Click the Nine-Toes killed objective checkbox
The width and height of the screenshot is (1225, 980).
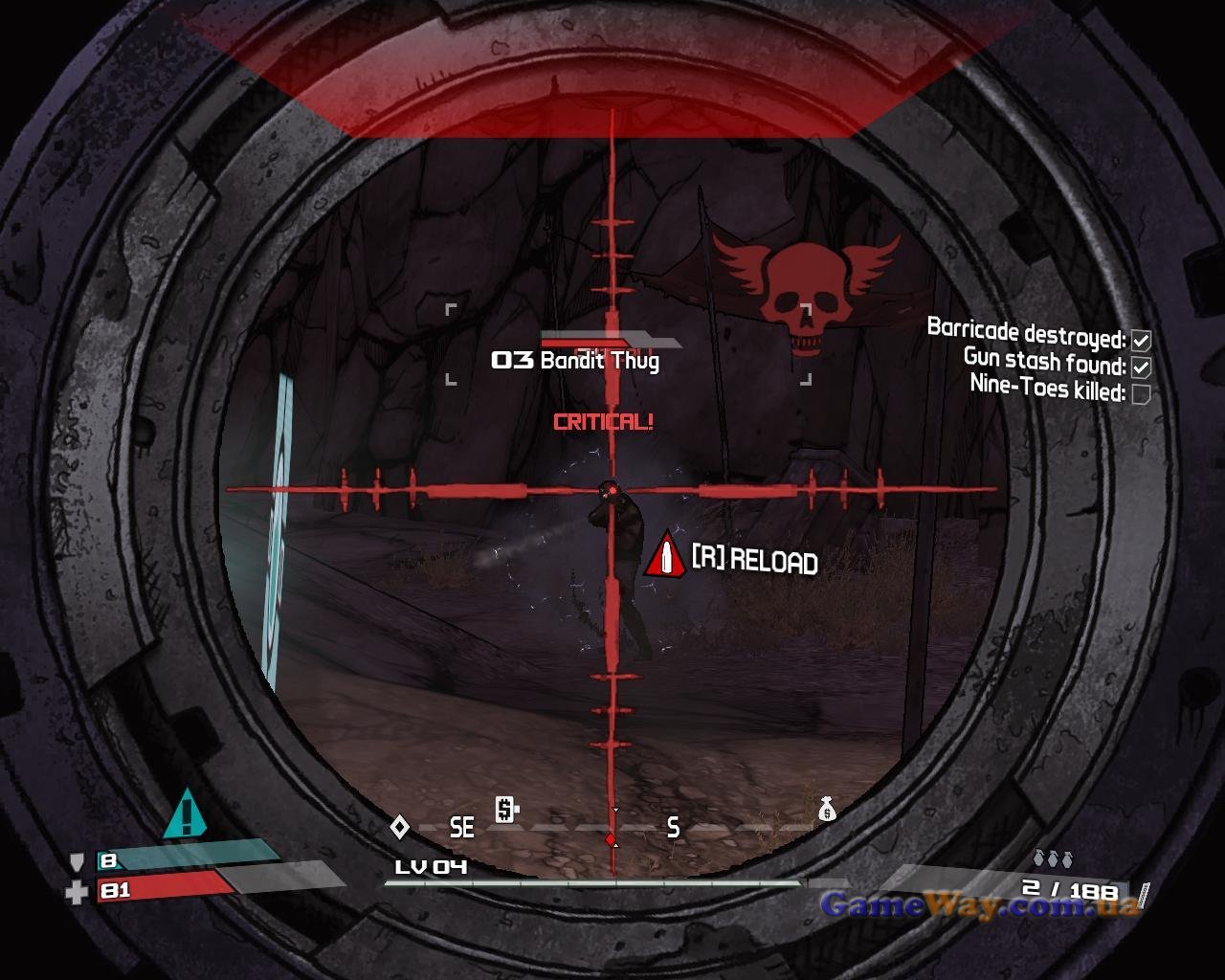1140,393
